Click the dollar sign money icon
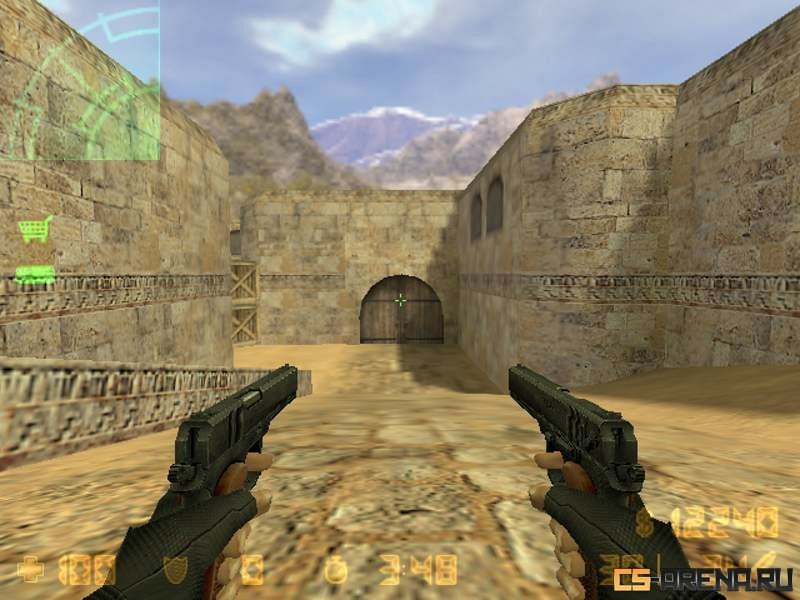The width and height of the screenshot is (800, 600). 646,521
